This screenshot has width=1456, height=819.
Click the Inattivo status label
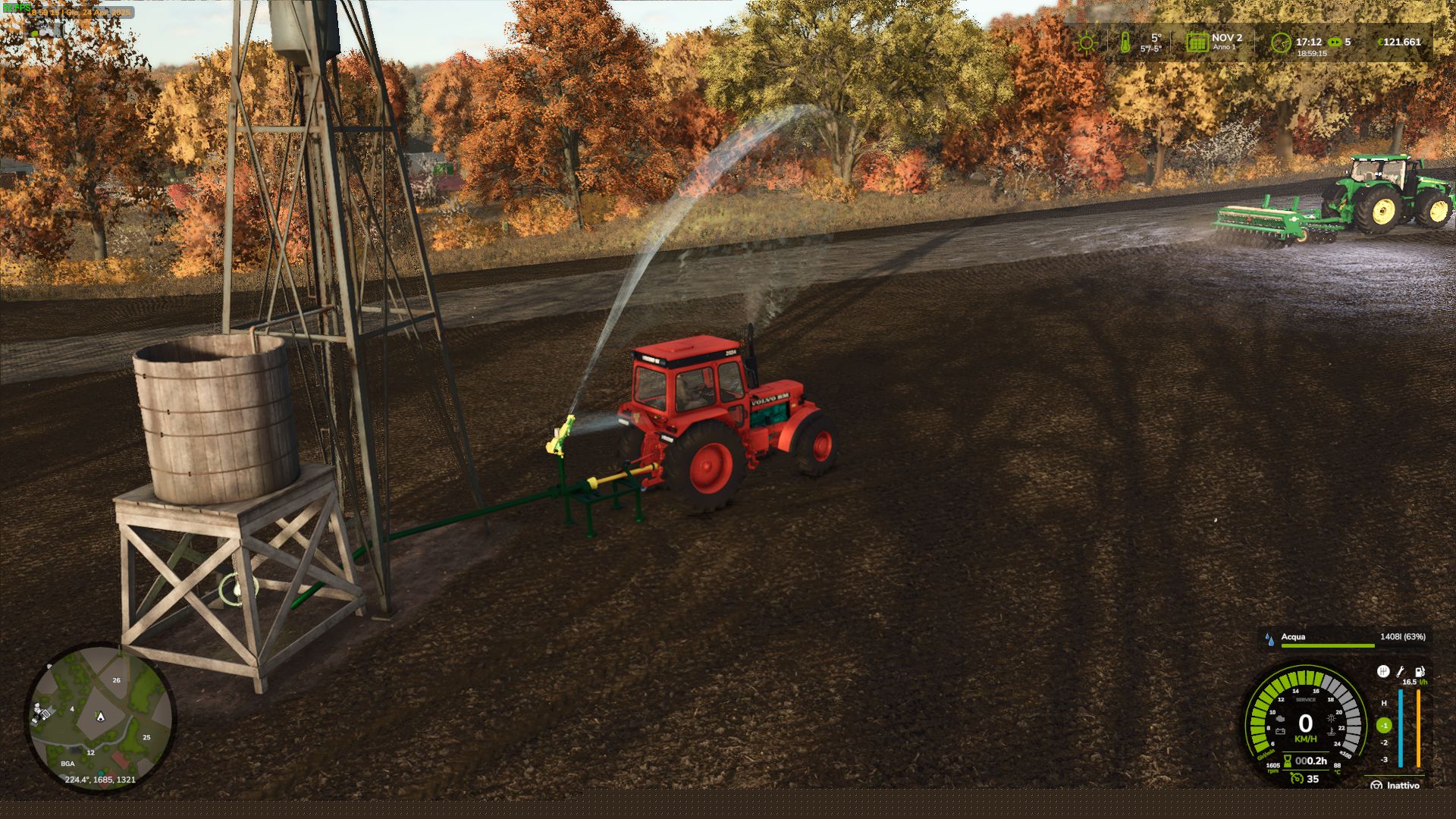[1403, 785]
